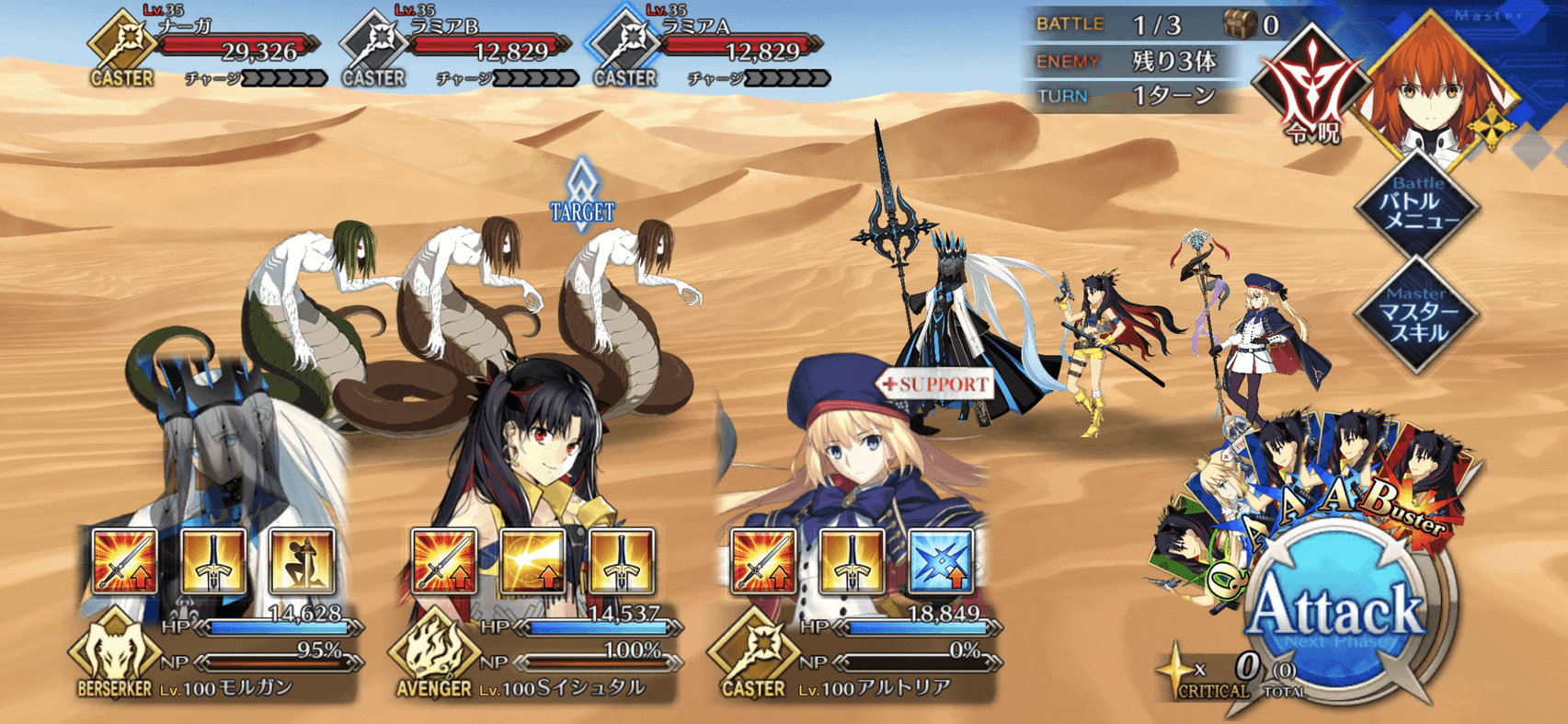Use Morgan's golden sword skill
The height and width of the screenshot is (724, 1568).
click(x=213, y=561)
